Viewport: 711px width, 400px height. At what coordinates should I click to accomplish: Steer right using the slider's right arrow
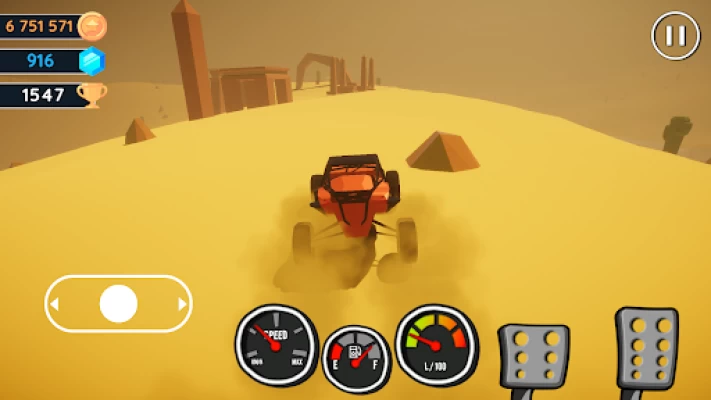tap(182, 303)
